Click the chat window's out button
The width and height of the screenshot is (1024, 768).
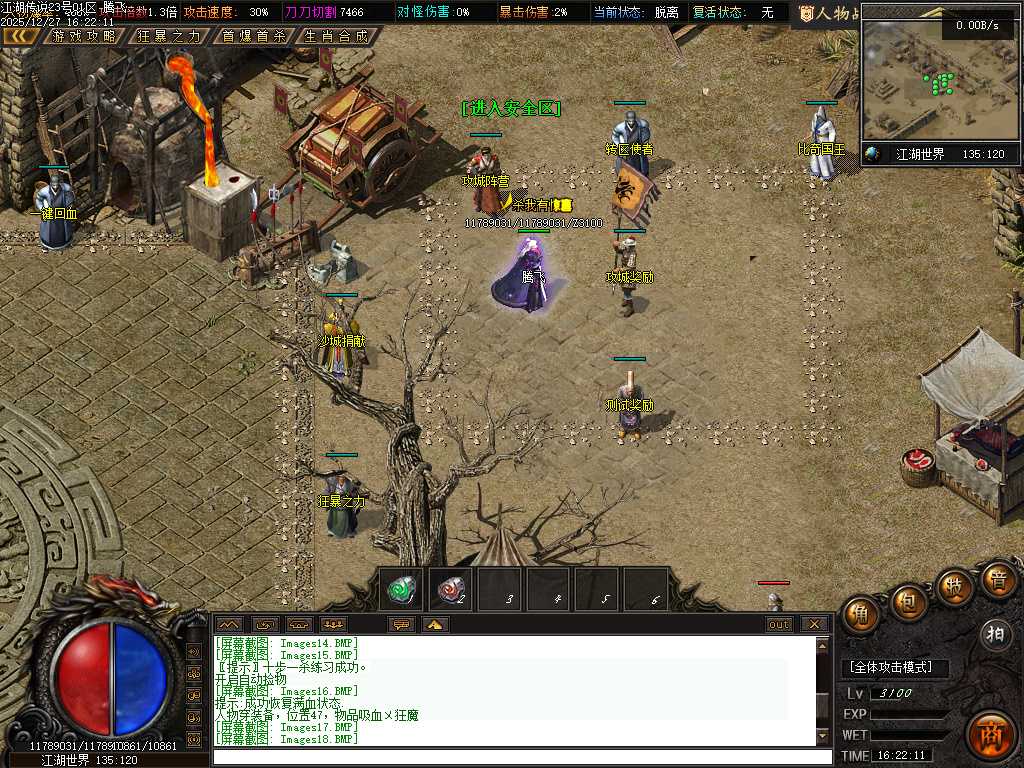coord(779,624)
